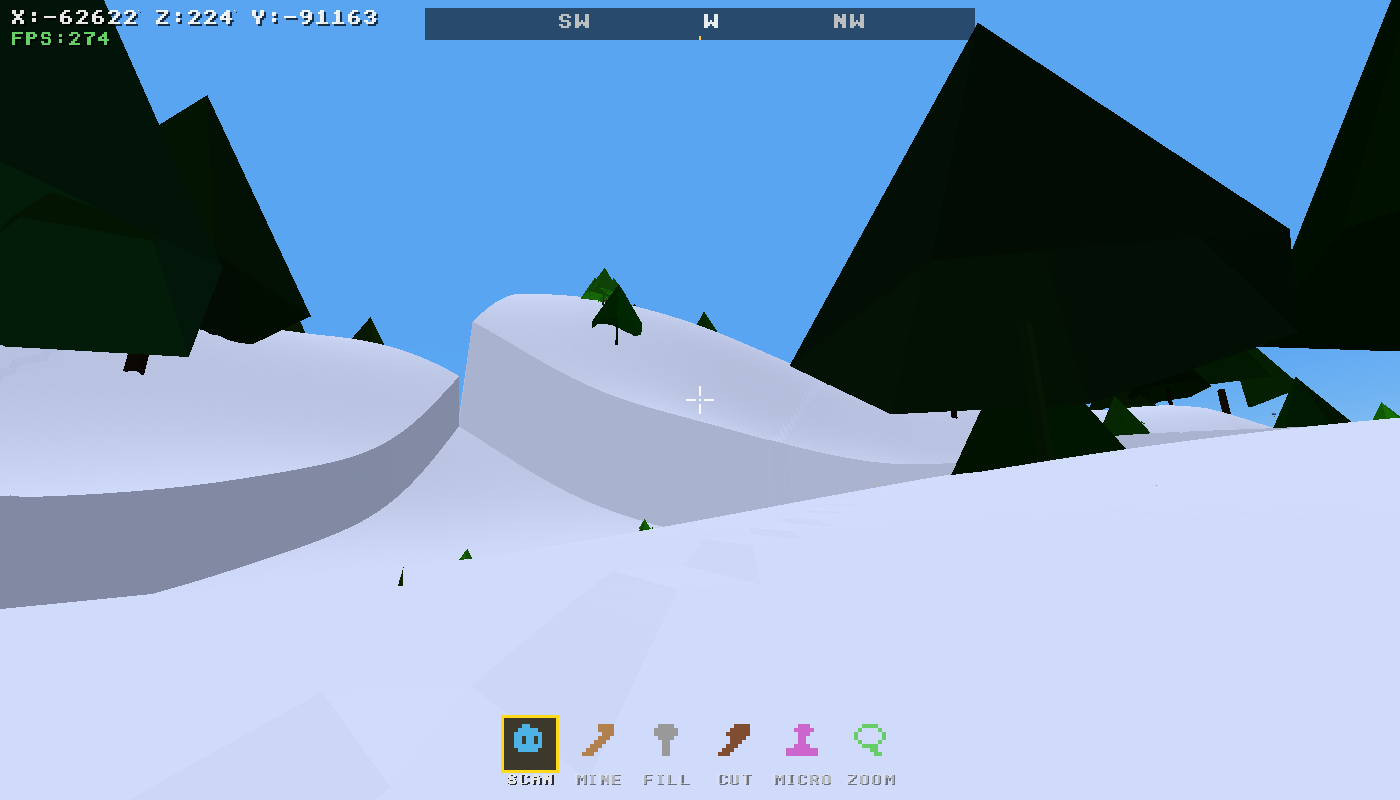Viewport: 1400px width, 800px height.
Task: Select the MINE pickaxe tool icon
Action: pyautogui.click(x=597, y=741)
